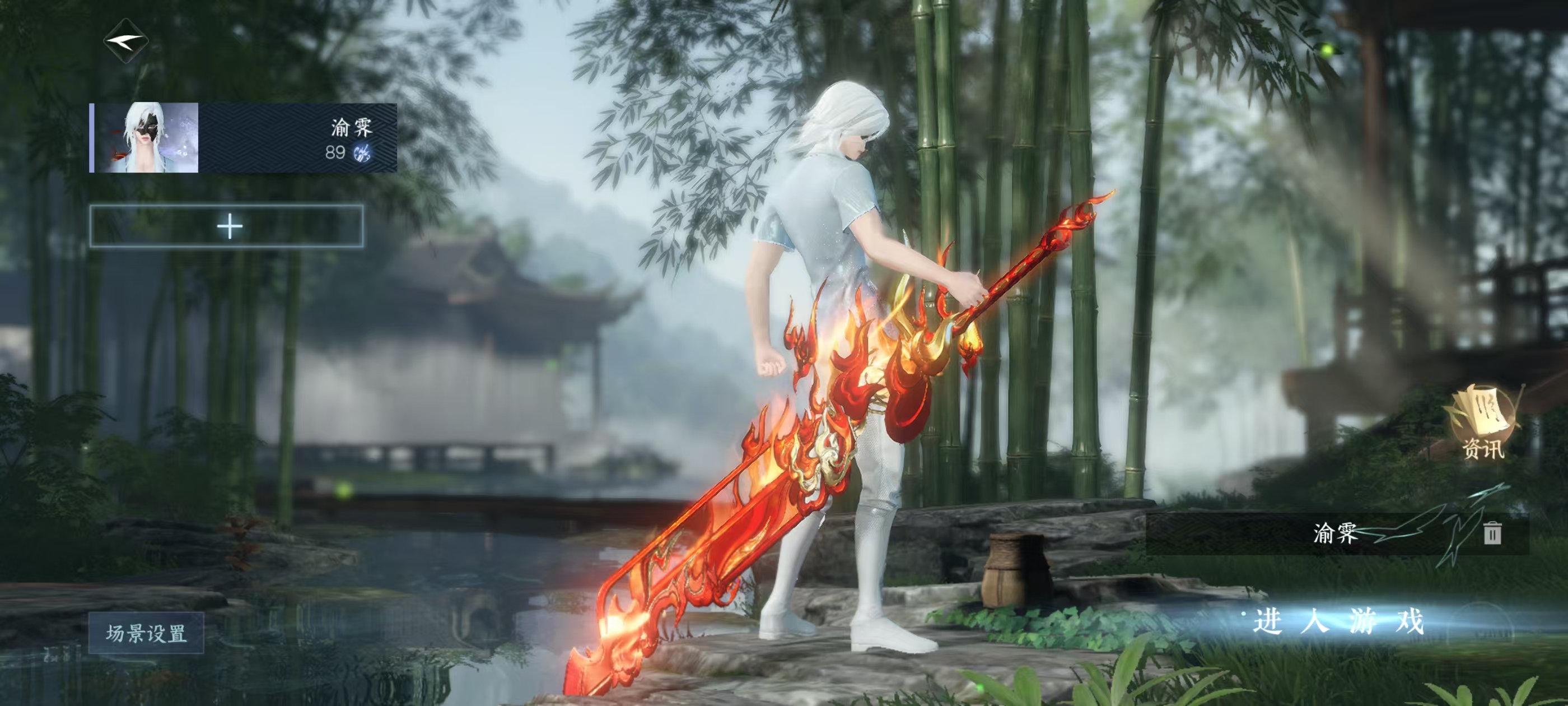1568x706 pixels.
Task: Click 进入游戏 to enter the game
Action: [1338, 622]
